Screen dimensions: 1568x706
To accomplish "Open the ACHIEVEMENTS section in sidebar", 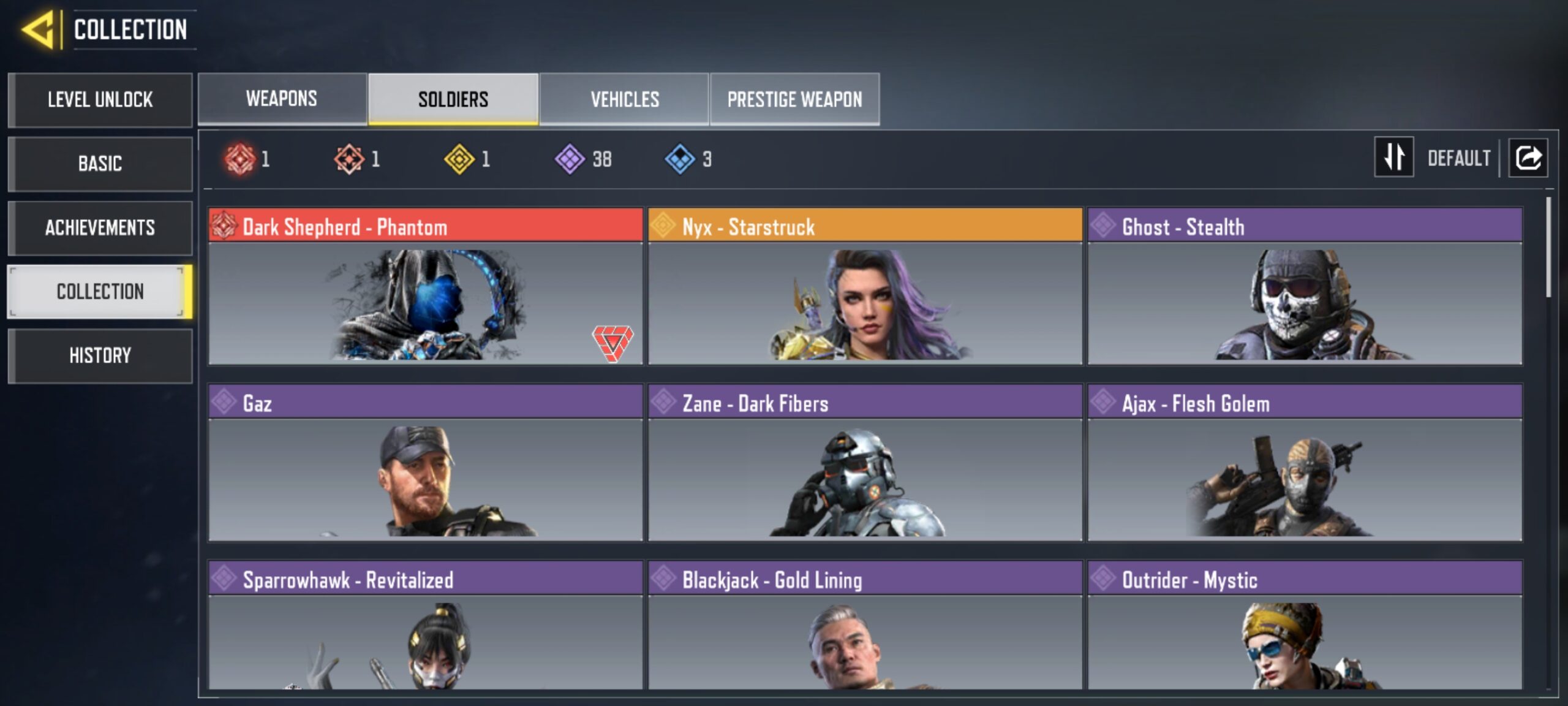I will coord(100,228).
